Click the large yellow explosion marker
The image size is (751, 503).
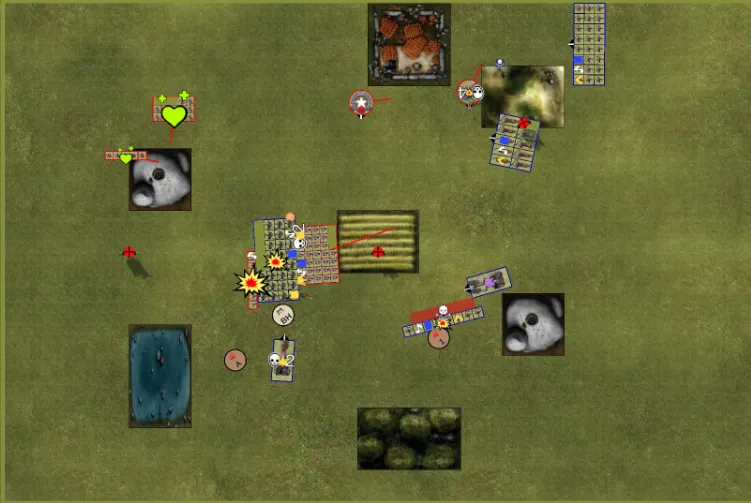point(251,283)
